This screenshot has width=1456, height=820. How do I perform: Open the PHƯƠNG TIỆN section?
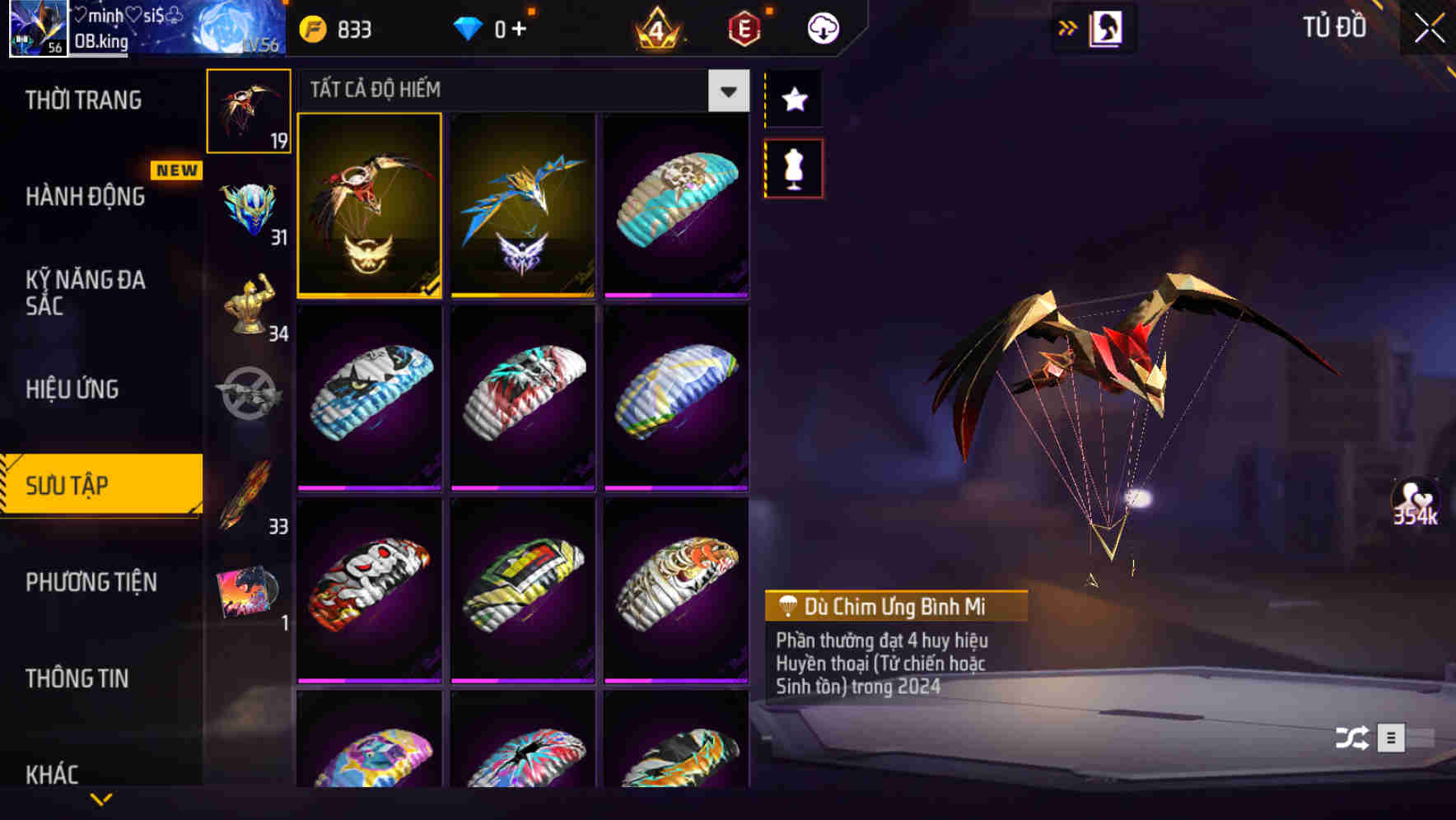click(91, 582)
